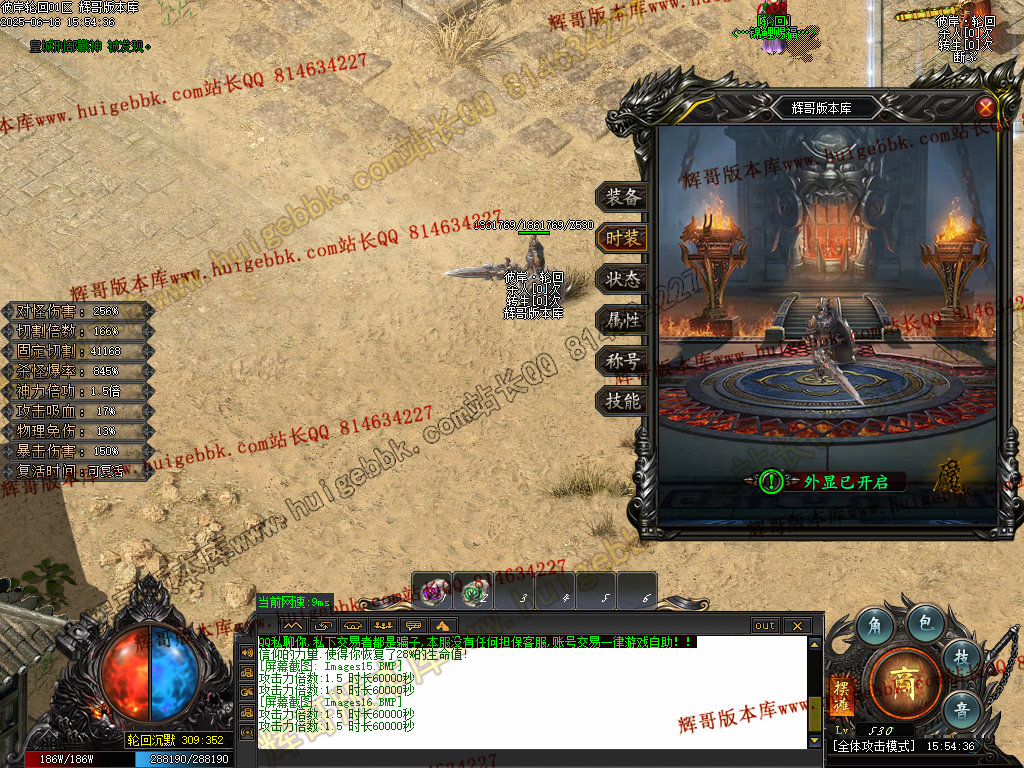Image resolution: width=1024 pixels, height=768 pixels.
Task: Select the 时装 fashion tab
Action: (622, 238)
